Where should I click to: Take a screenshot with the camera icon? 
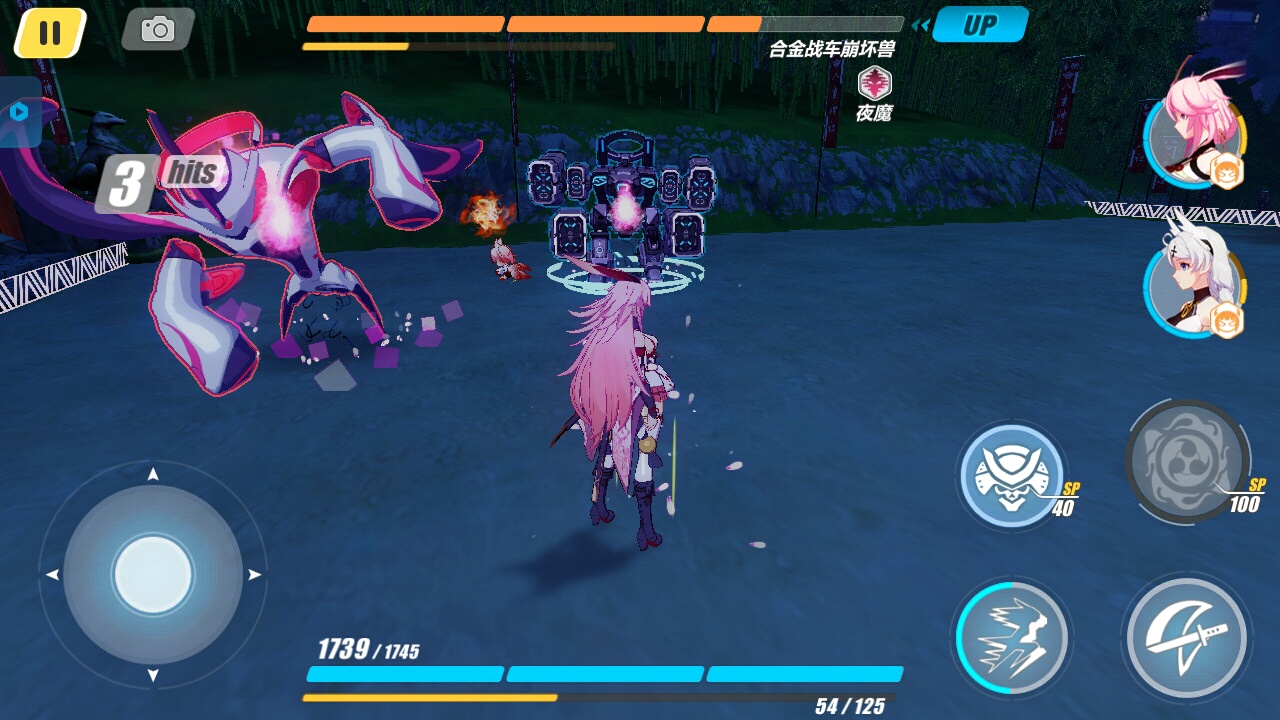(157, 29)
